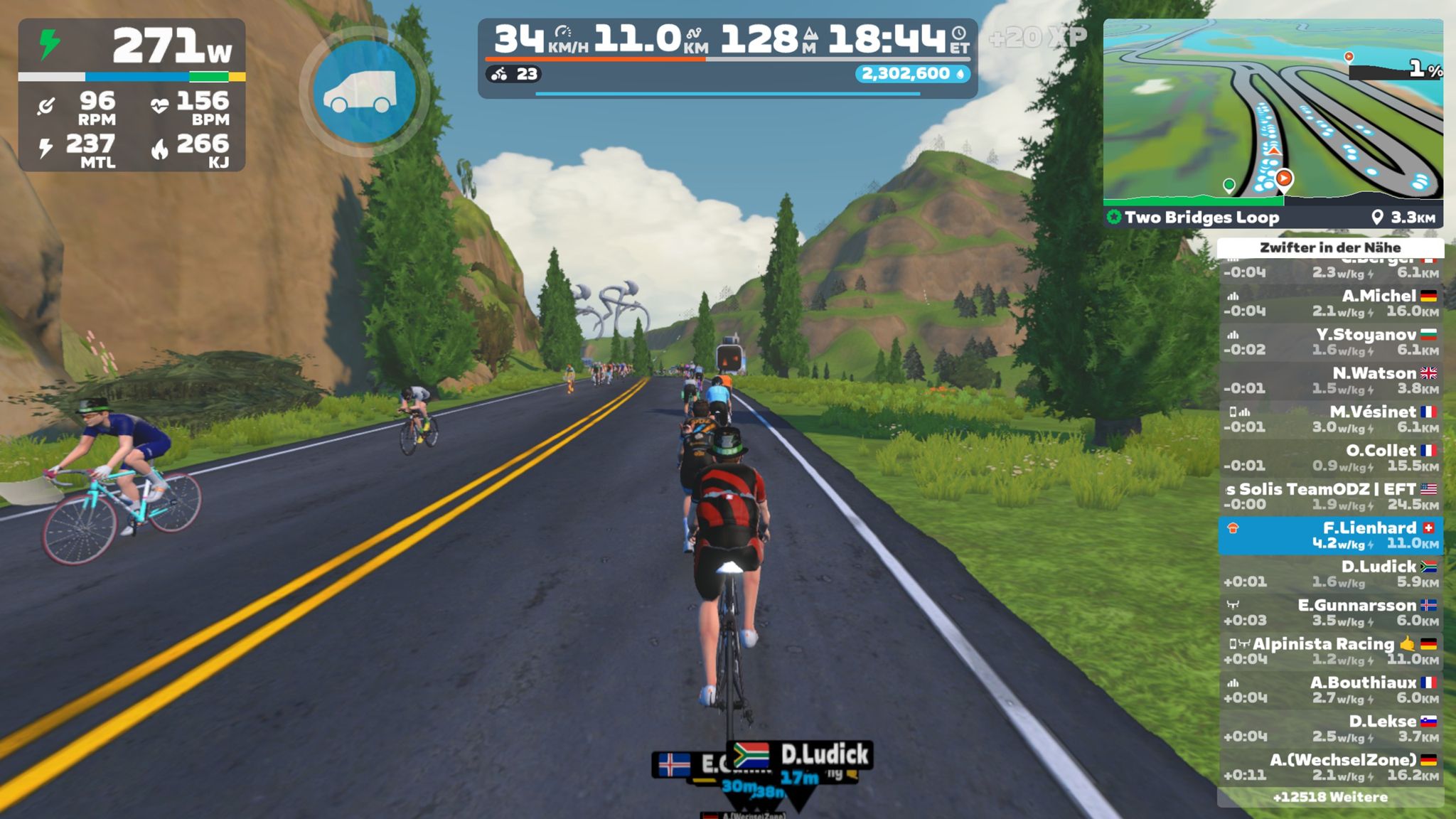Image resolution: width=1456 pixels, height=819 pixels.
Task: Click the highlighted F.Lienhard row
Action: [1329, 535]
